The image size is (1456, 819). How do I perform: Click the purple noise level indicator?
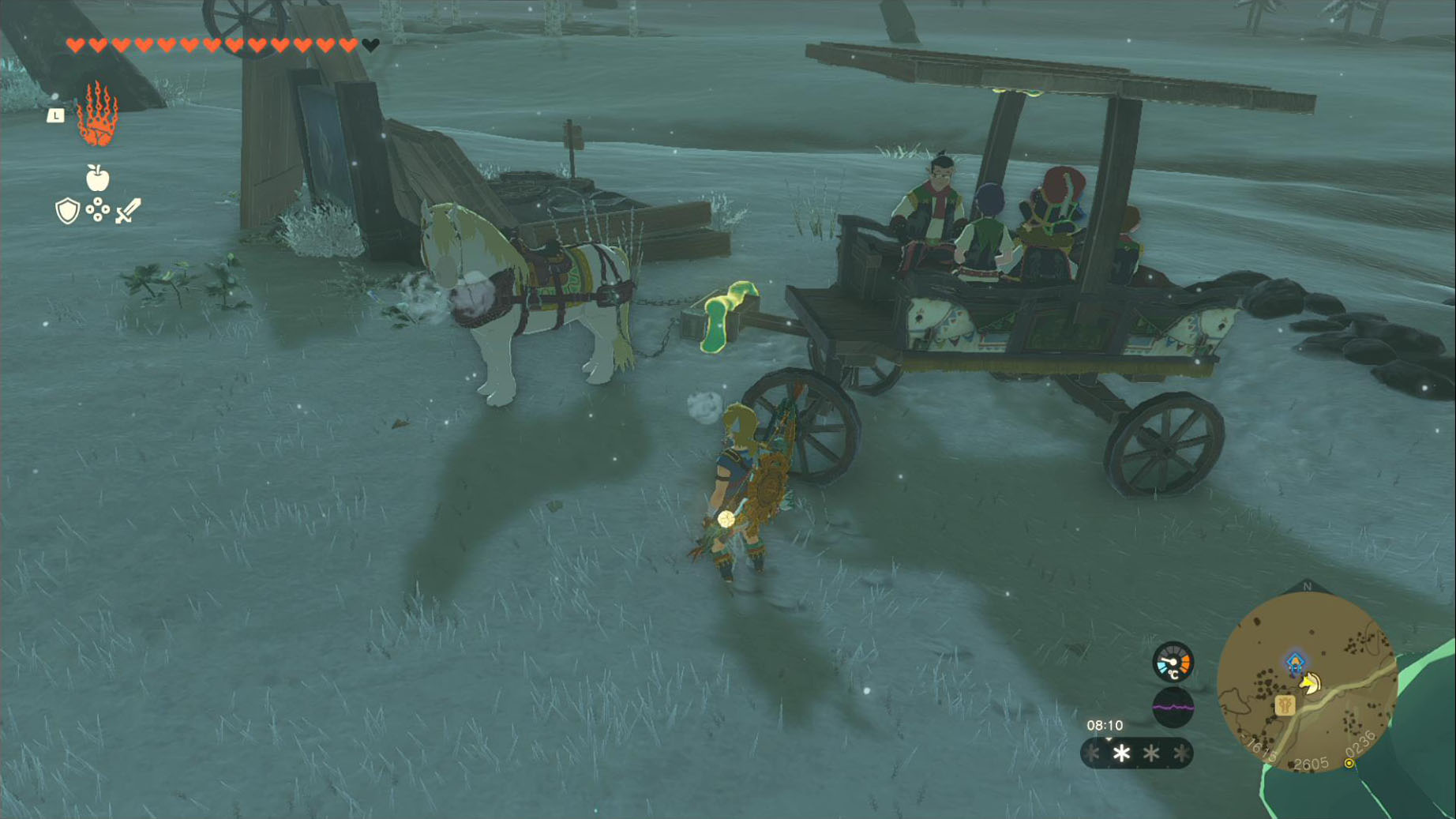pos(1173,707)
